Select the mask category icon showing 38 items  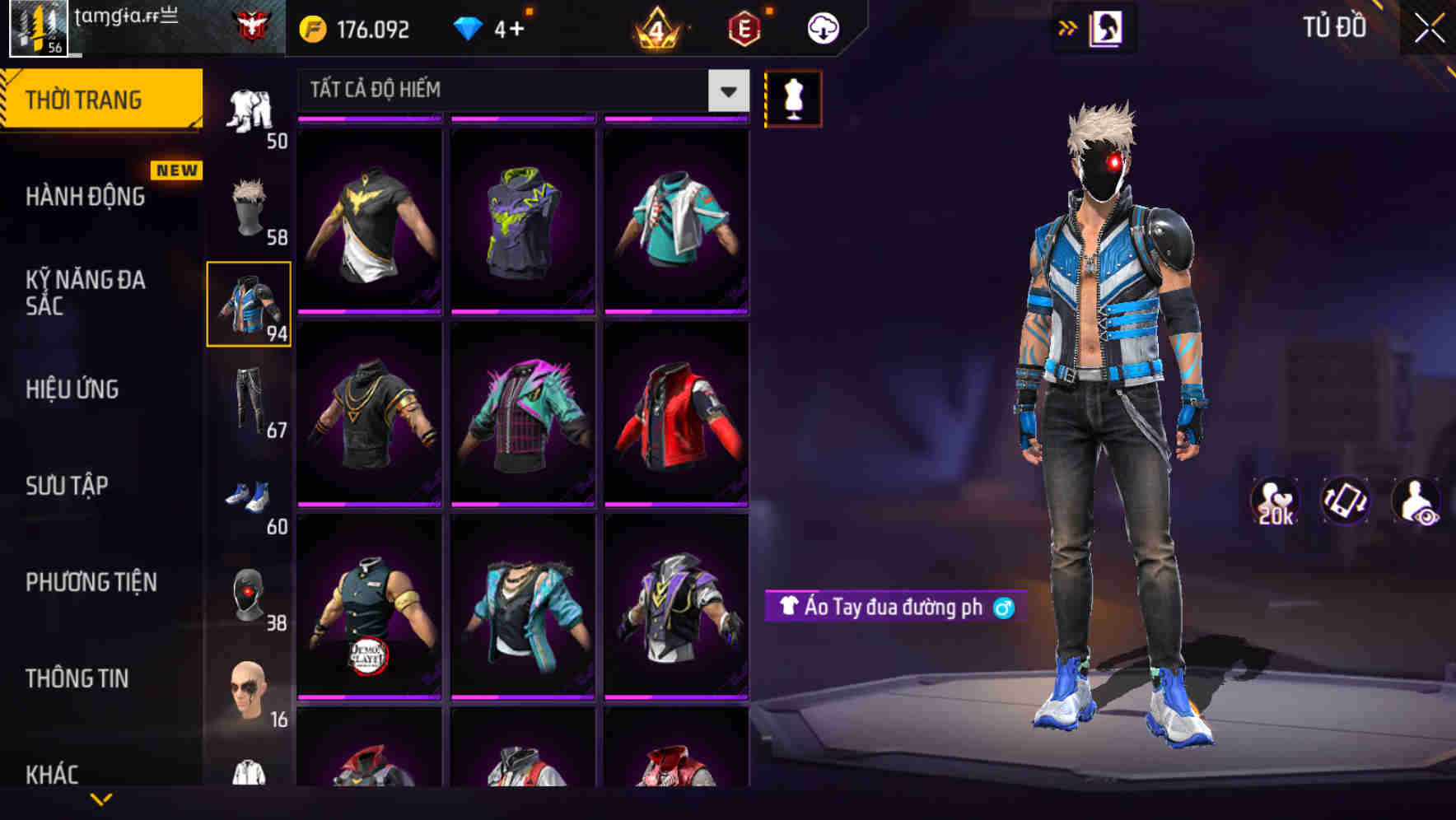tap(250, 593)
